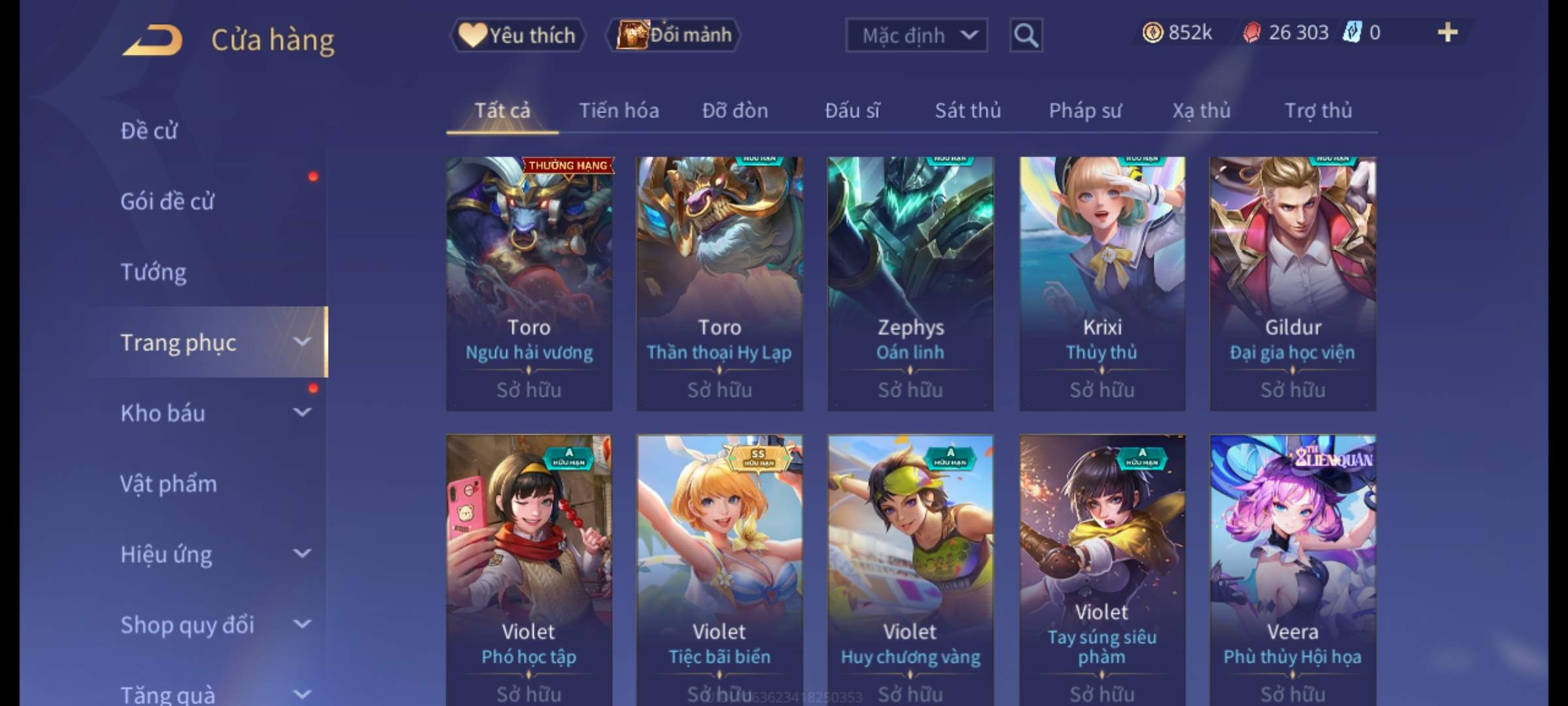
Task: Open the Yêu thích favorites filter
Action: [517, 35]
